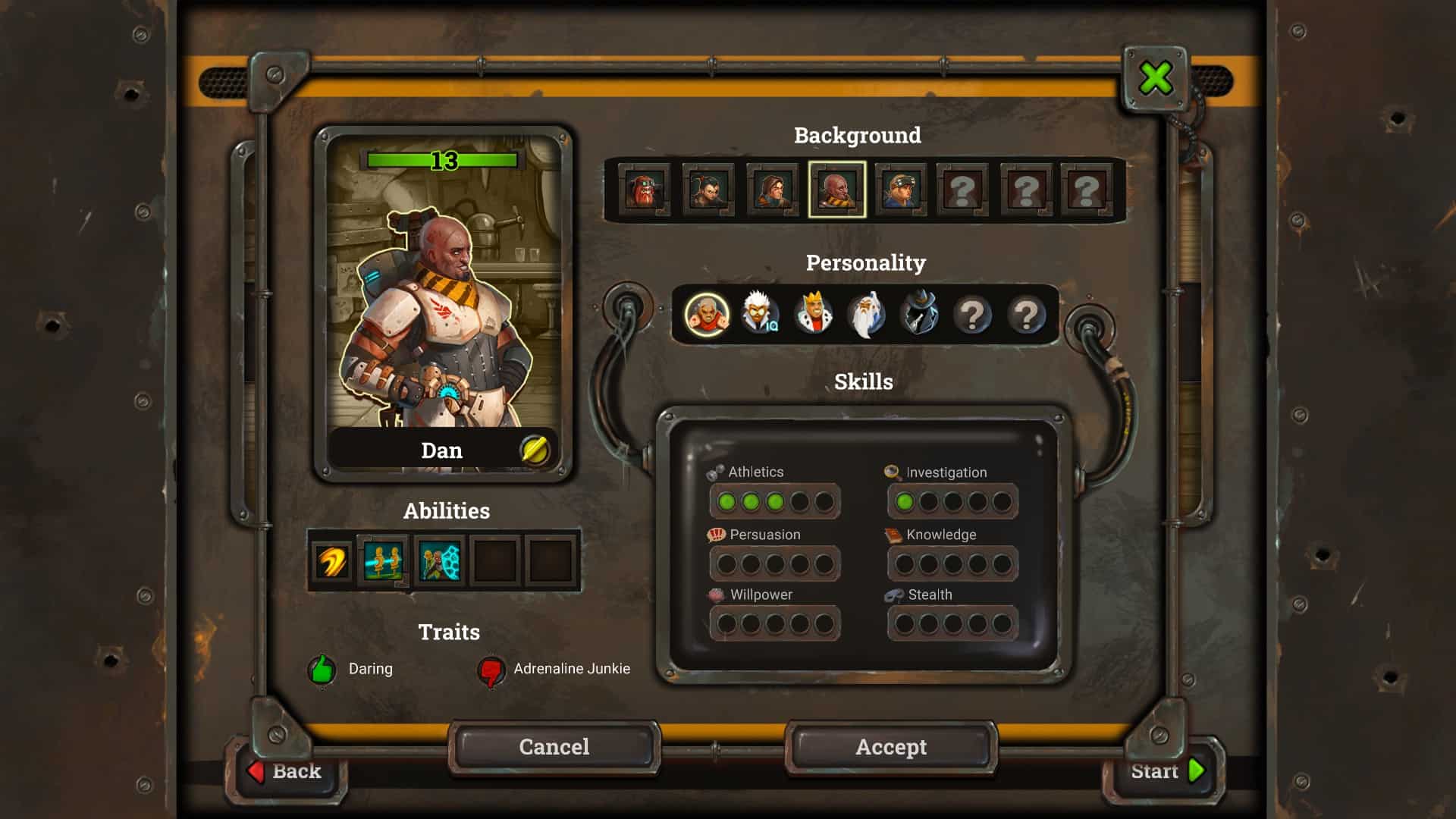Image resolution: width=1456 pixels, height=819 pixels.
Task: Go back with the Back button
Action: point(287,771)
